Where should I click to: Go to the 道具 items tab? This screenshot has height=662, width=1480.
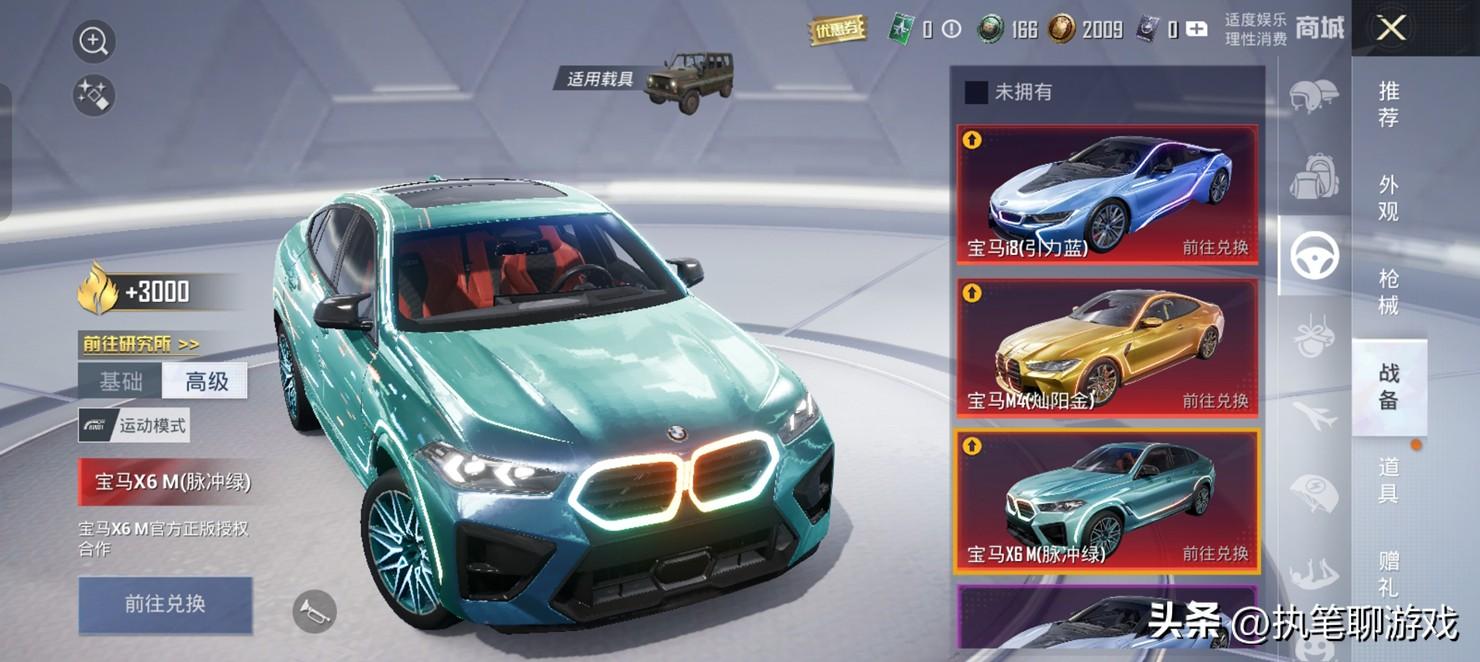tap(1388, 480)
